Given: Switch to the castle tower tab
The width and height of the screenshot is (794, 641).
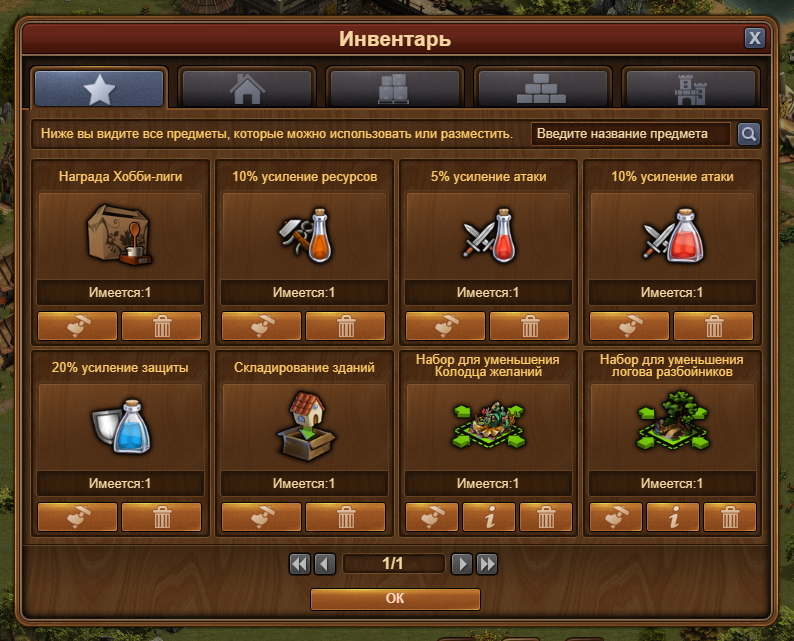Looking at the screenshot, I should click(x=689, y=89).
